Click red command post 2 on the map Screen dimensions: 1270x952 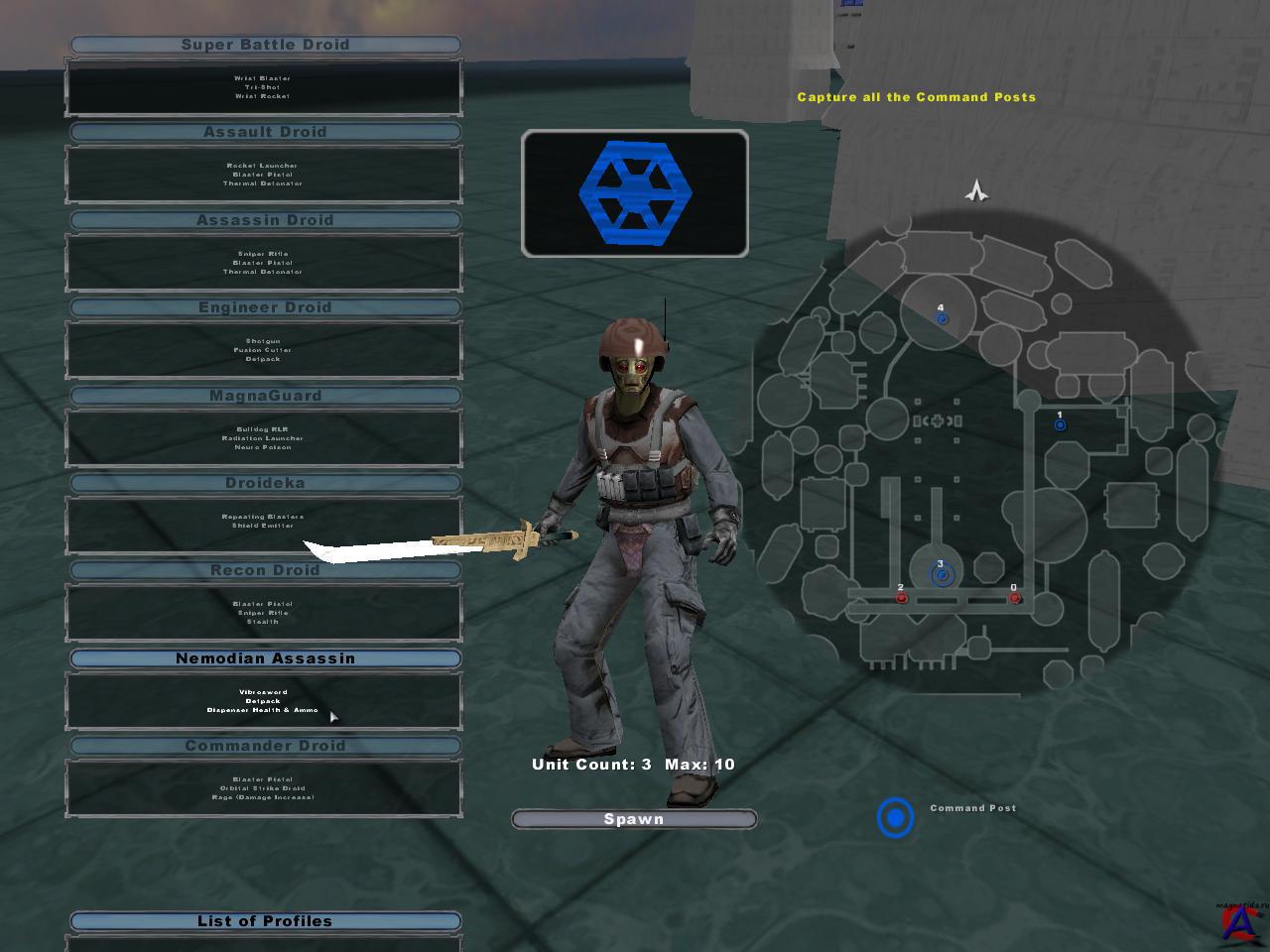[901, 598]
